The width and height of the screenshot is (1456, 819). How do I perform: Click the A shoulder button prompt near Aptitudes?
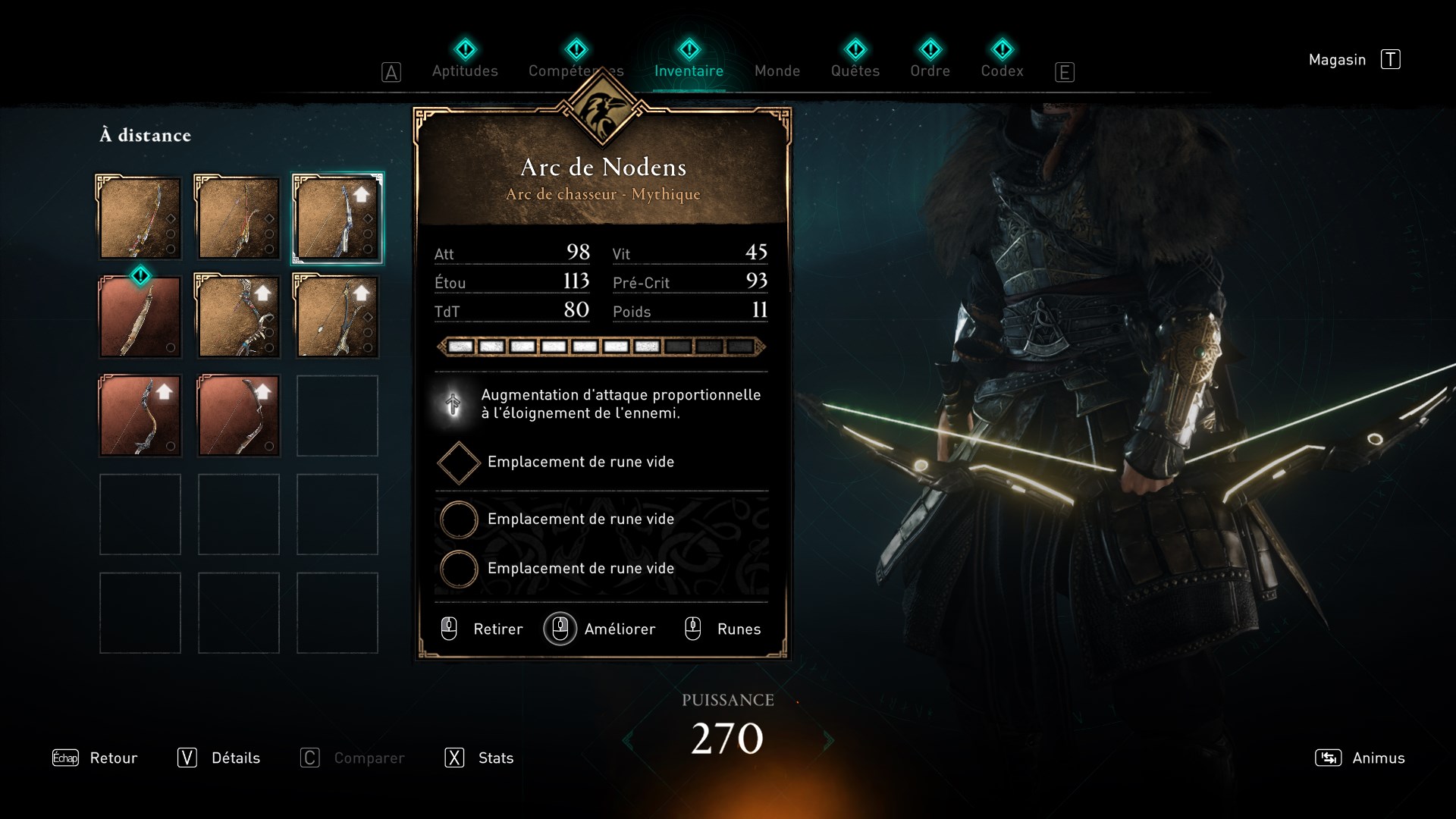[391, 71]
